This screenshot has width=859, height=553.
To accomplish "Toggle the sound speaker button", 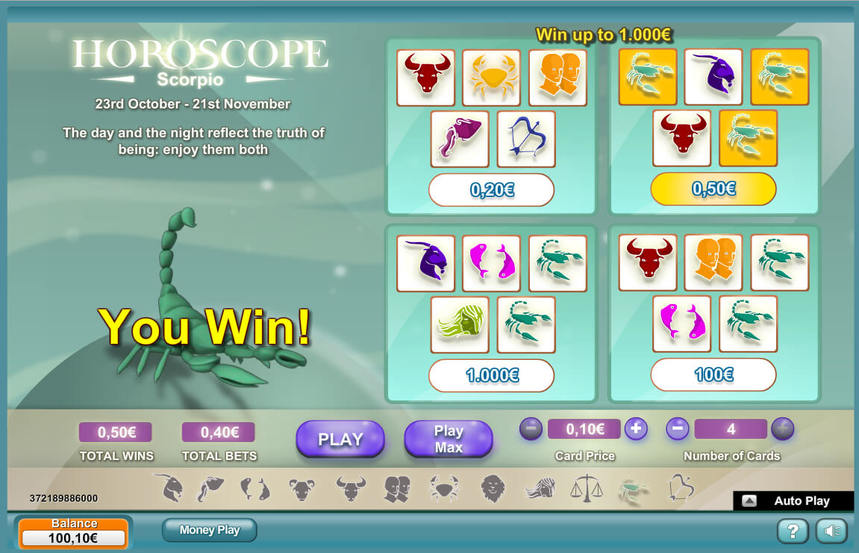I will [x=831, y=531].
